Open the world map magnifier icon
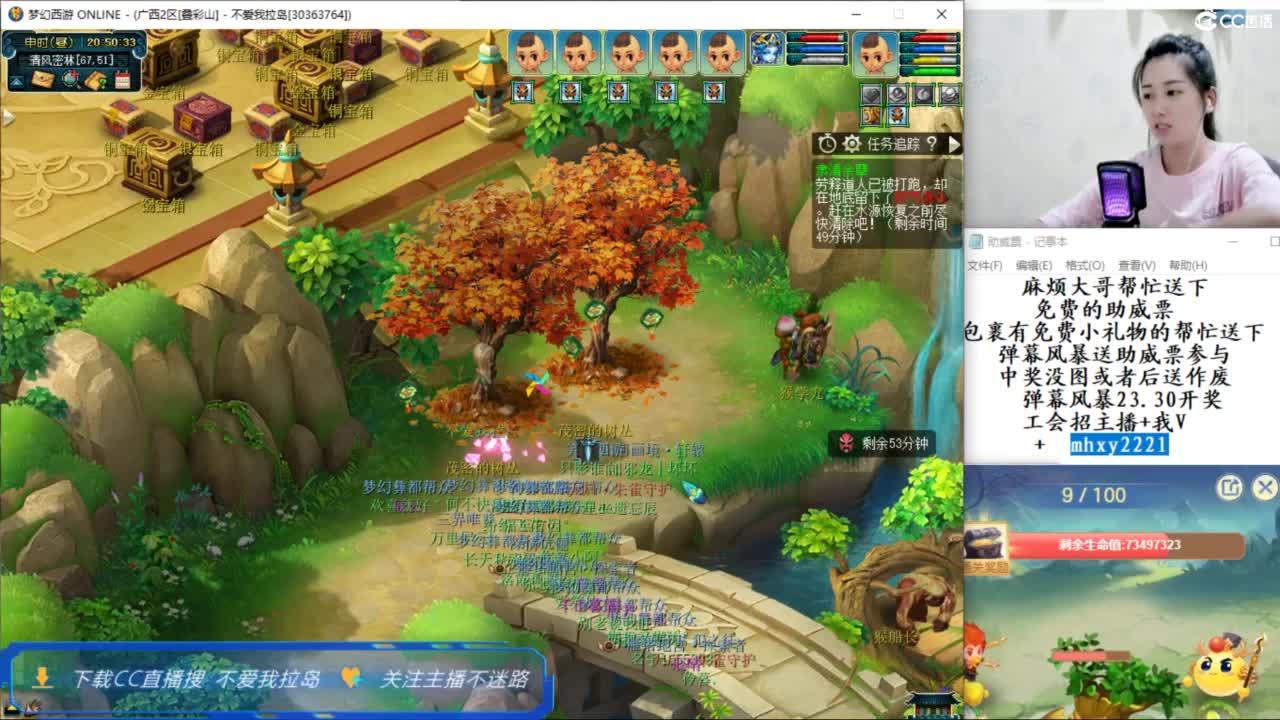 pos(70,78)
